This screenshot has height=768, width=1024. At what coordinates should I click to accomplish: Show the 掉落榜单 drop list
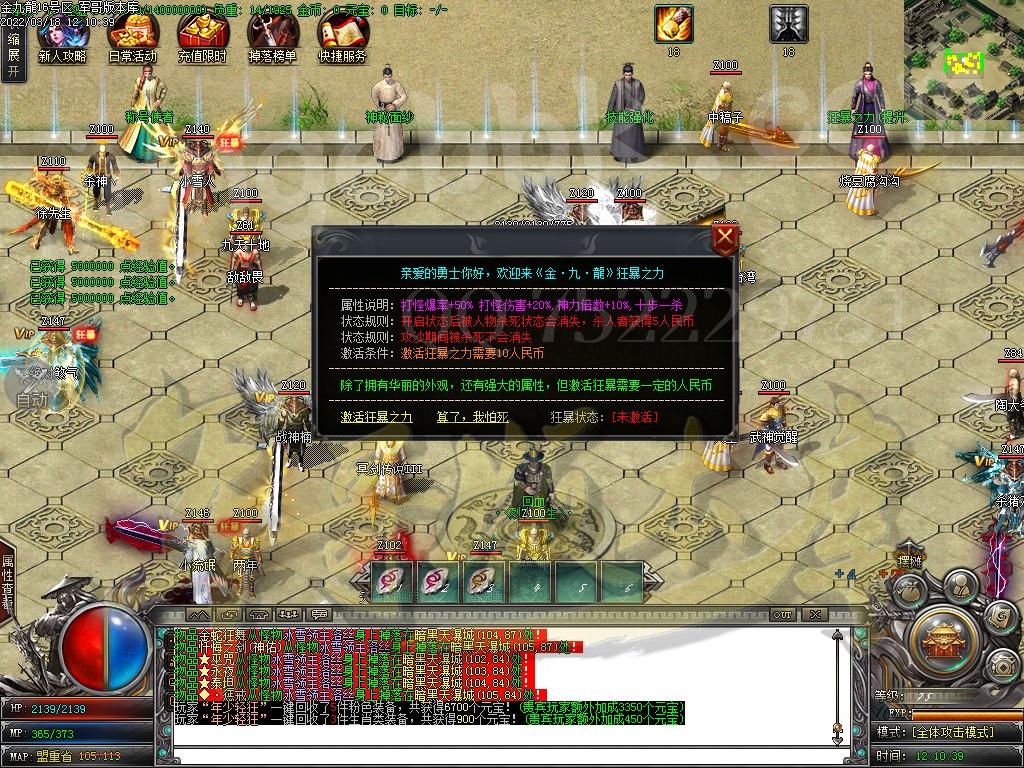(272, 40)
